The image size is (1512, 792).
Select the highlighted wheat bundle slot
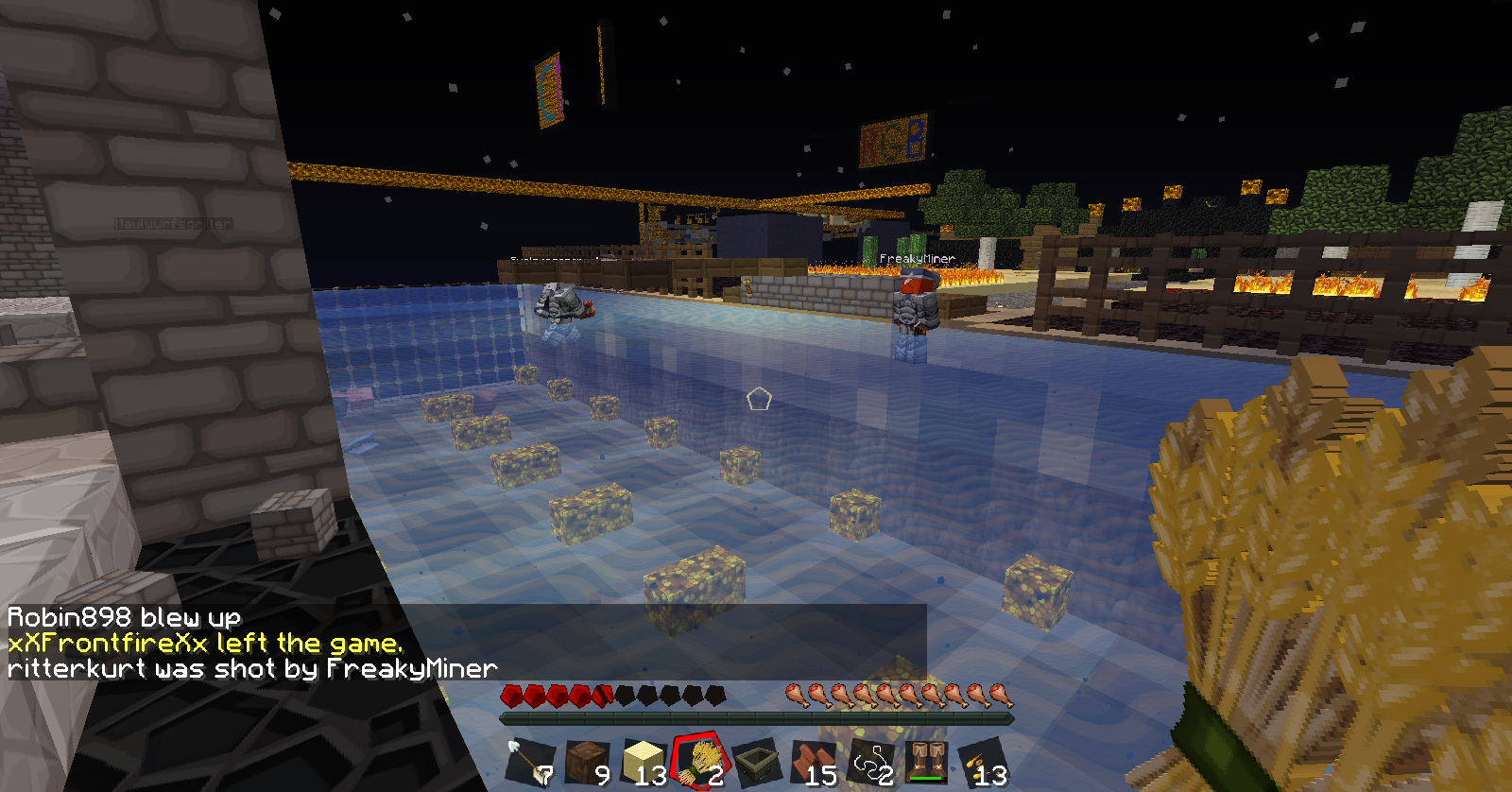click(x=700, y=762)
